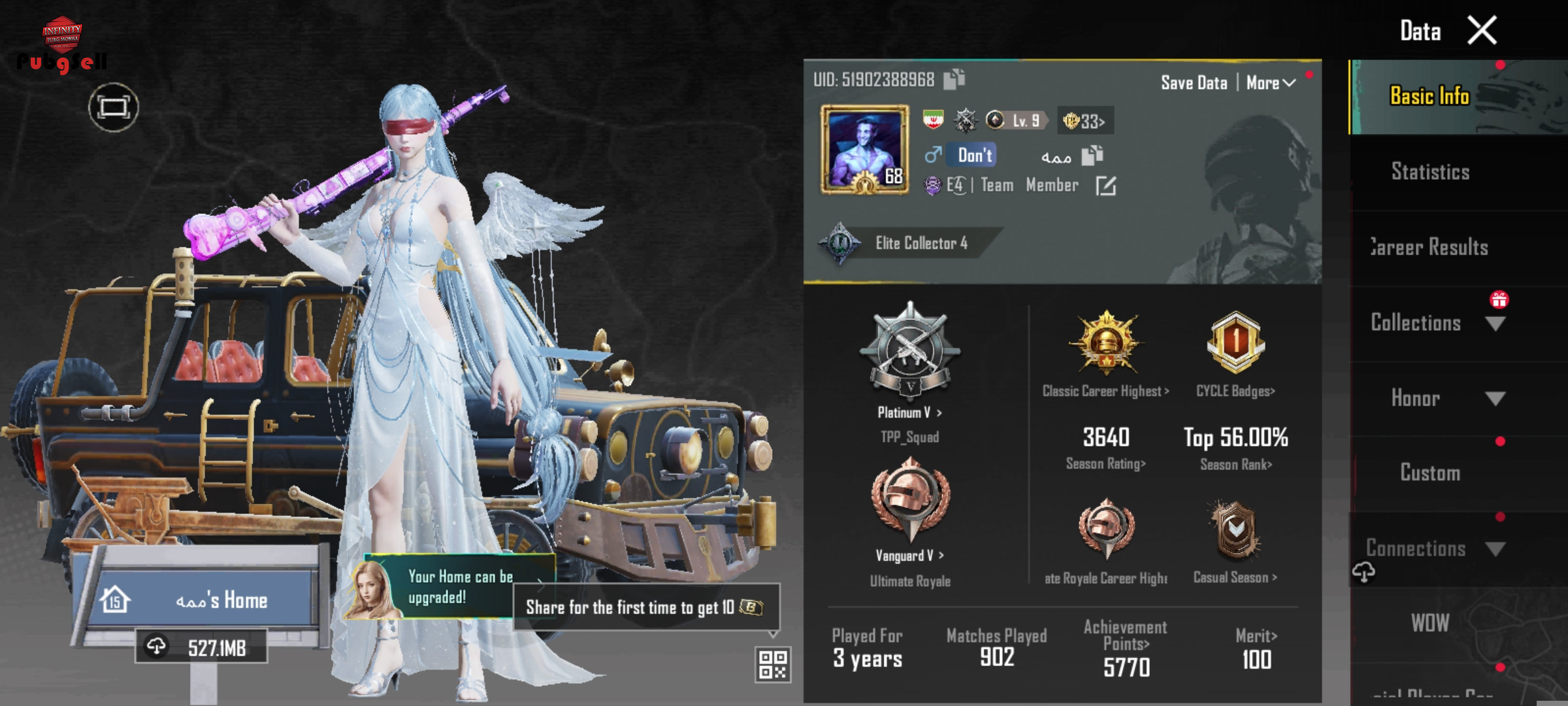
Task: Click Save Data
Action: (1194, 83)
